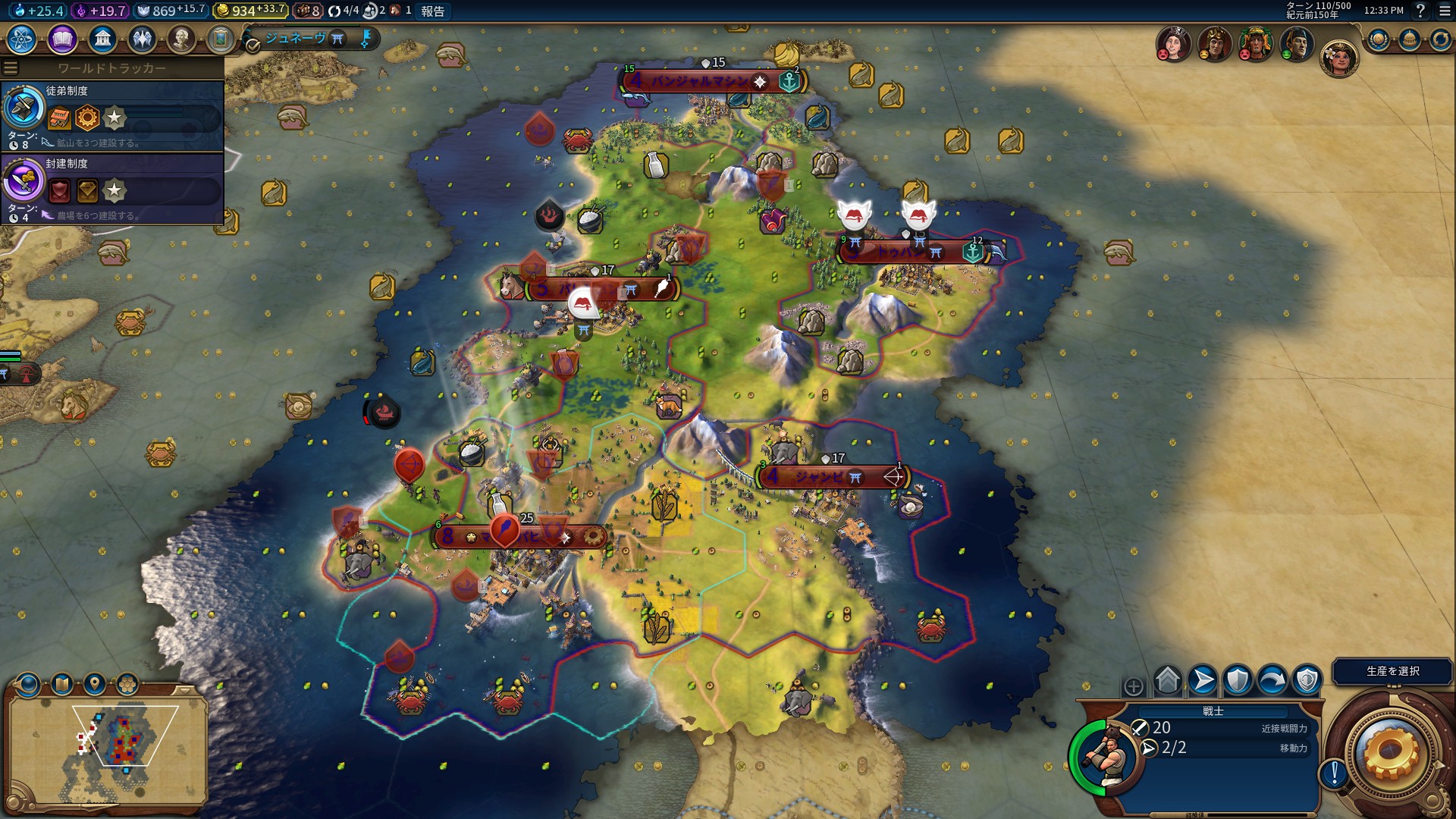
Task: Select the 封建制度 civic tracker entry
Action: click(x=112, y=188)
